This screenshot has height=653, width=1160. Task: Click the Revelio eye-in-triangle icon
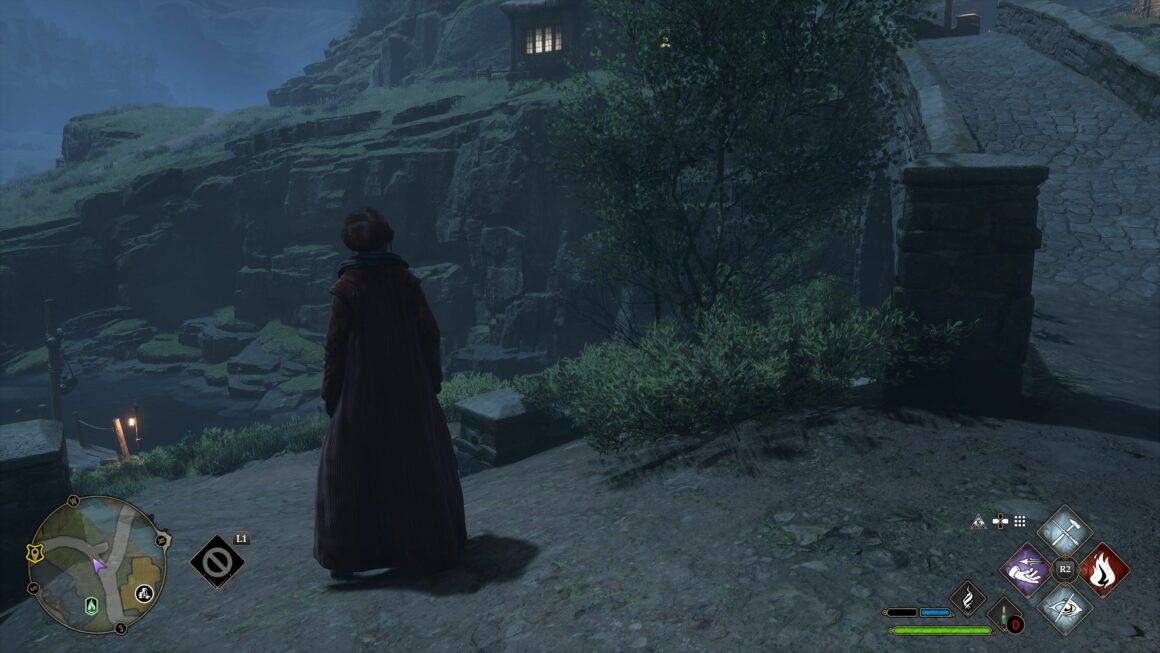(979, 521)
